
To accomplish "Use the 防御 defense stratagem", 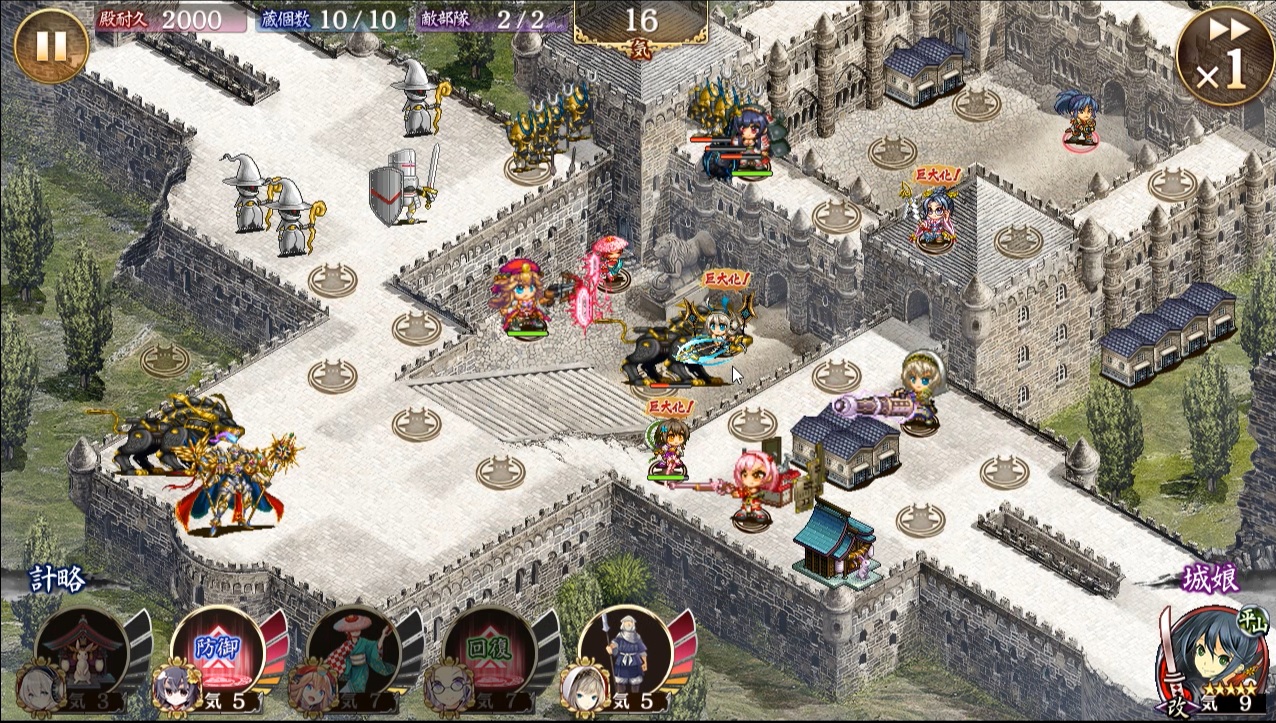I will 218,650.
